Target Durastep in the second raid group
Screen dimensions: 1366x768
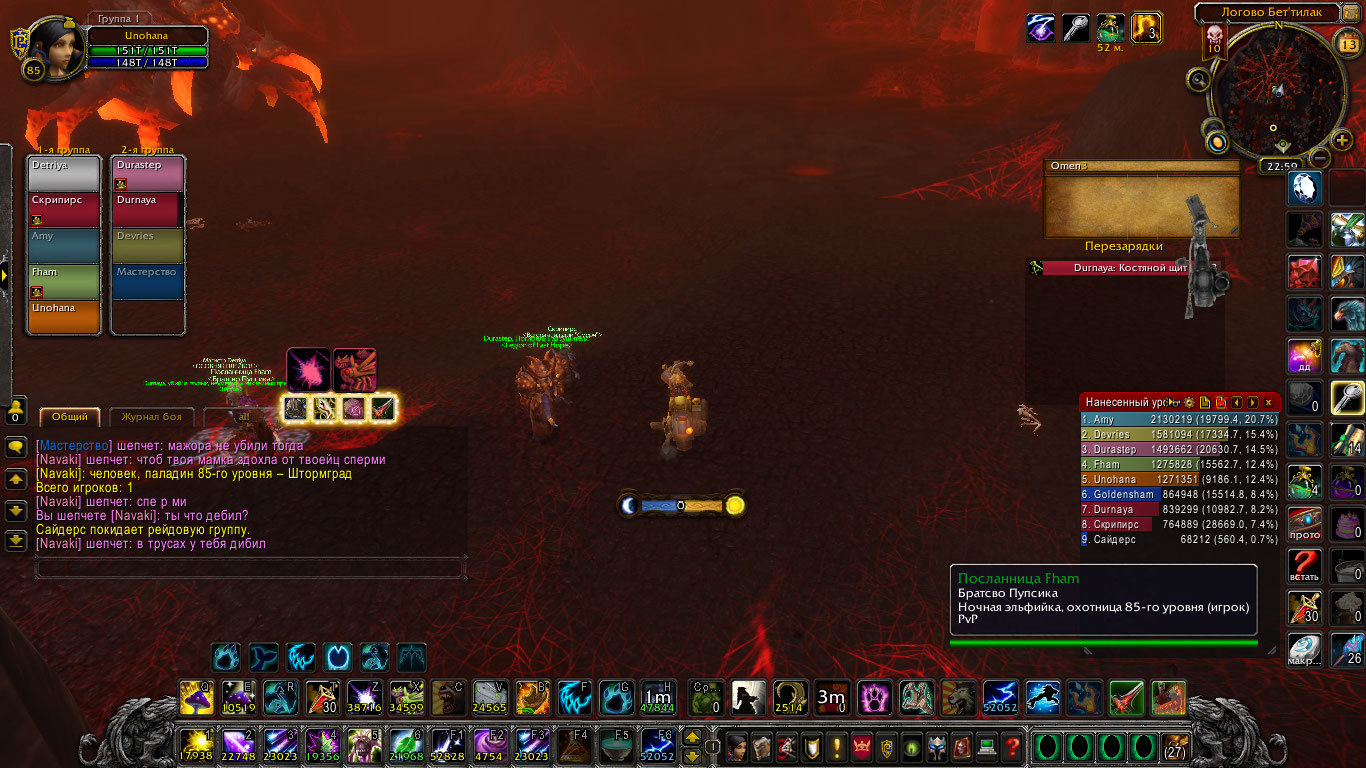coord(148,173)
